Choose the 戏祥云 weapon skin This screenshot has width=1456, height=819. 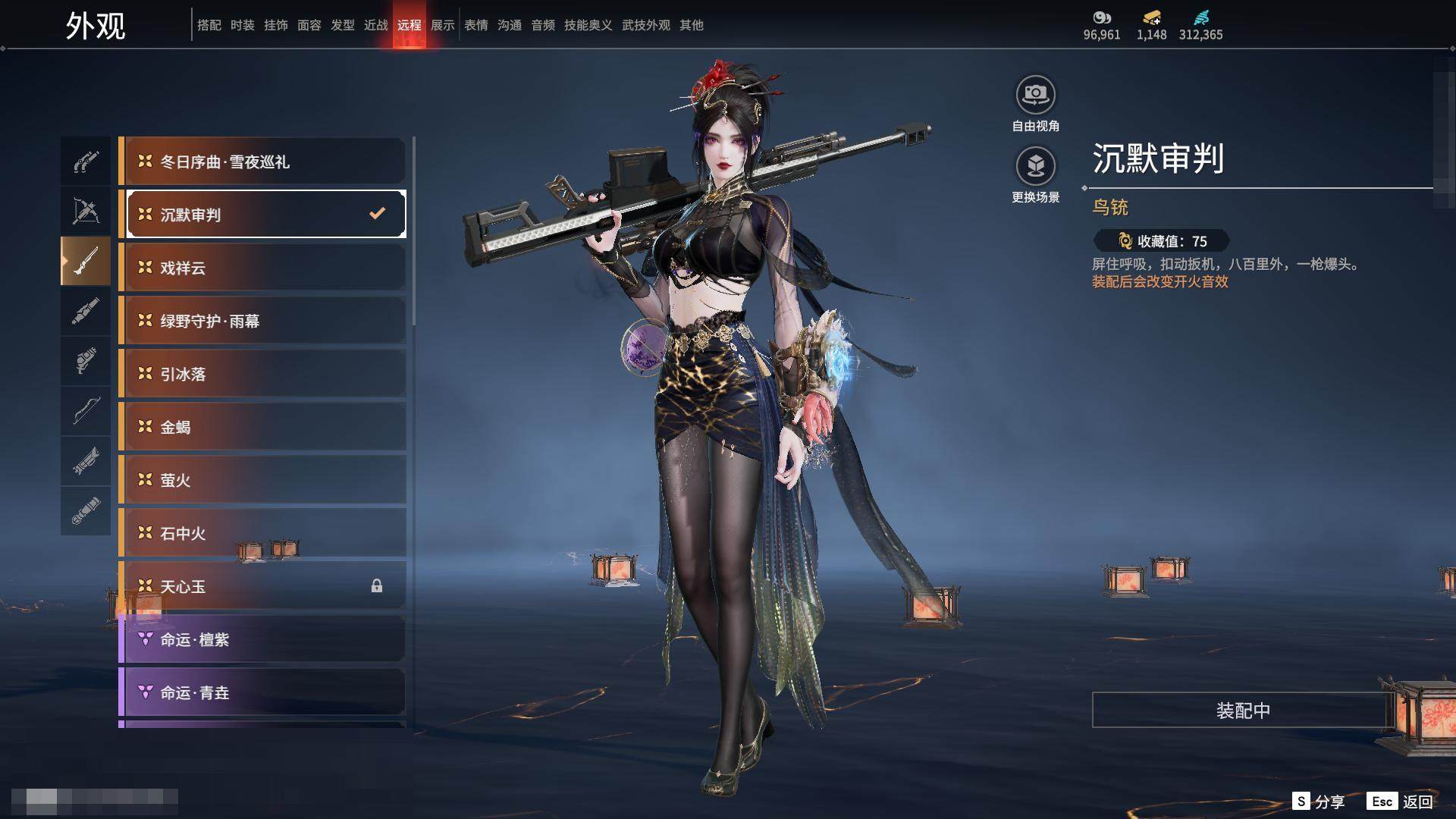[x=262, y=268]
